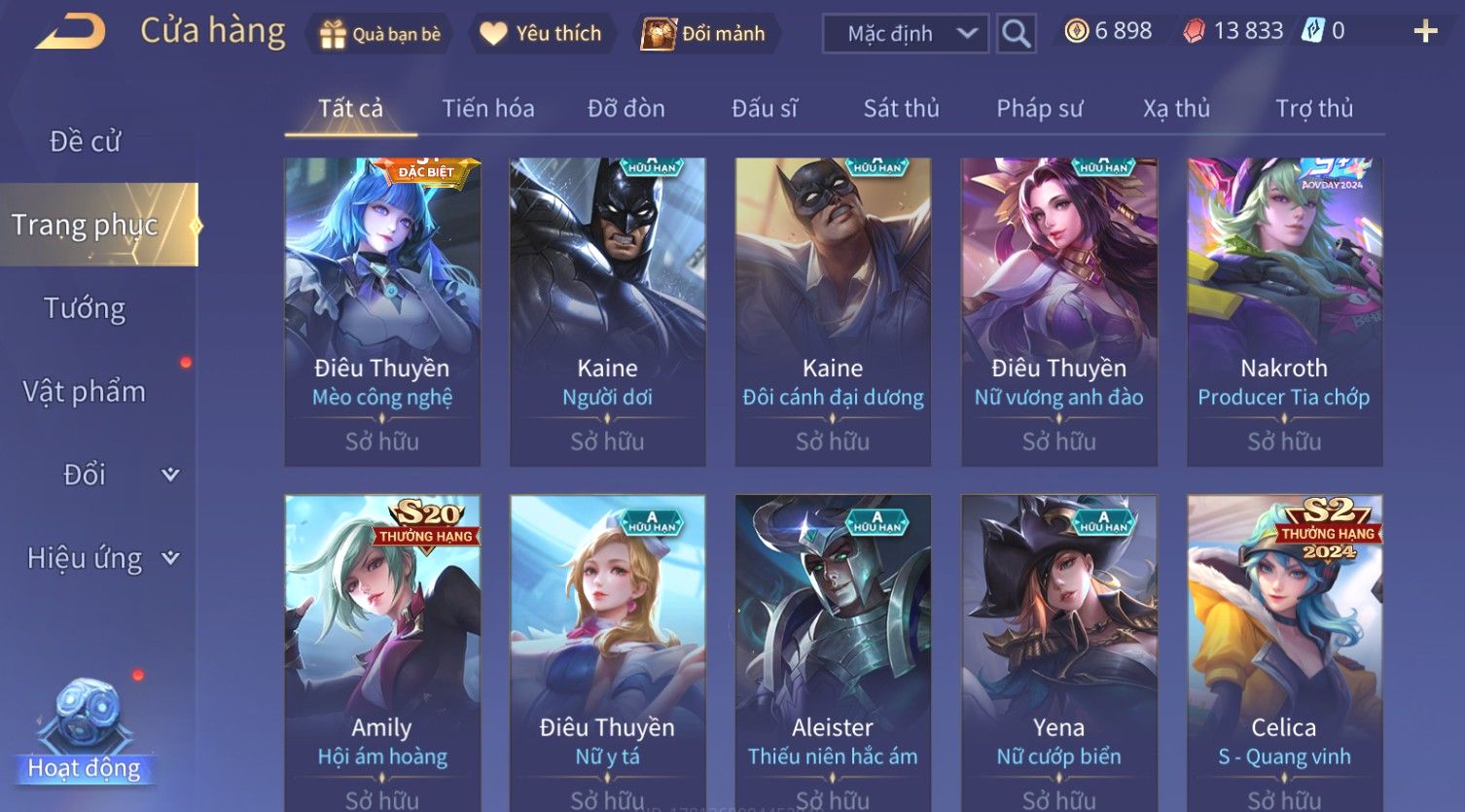Screen dimensions: 1465x812
Task: Go back using the return arrow
Action: [70, 32]
